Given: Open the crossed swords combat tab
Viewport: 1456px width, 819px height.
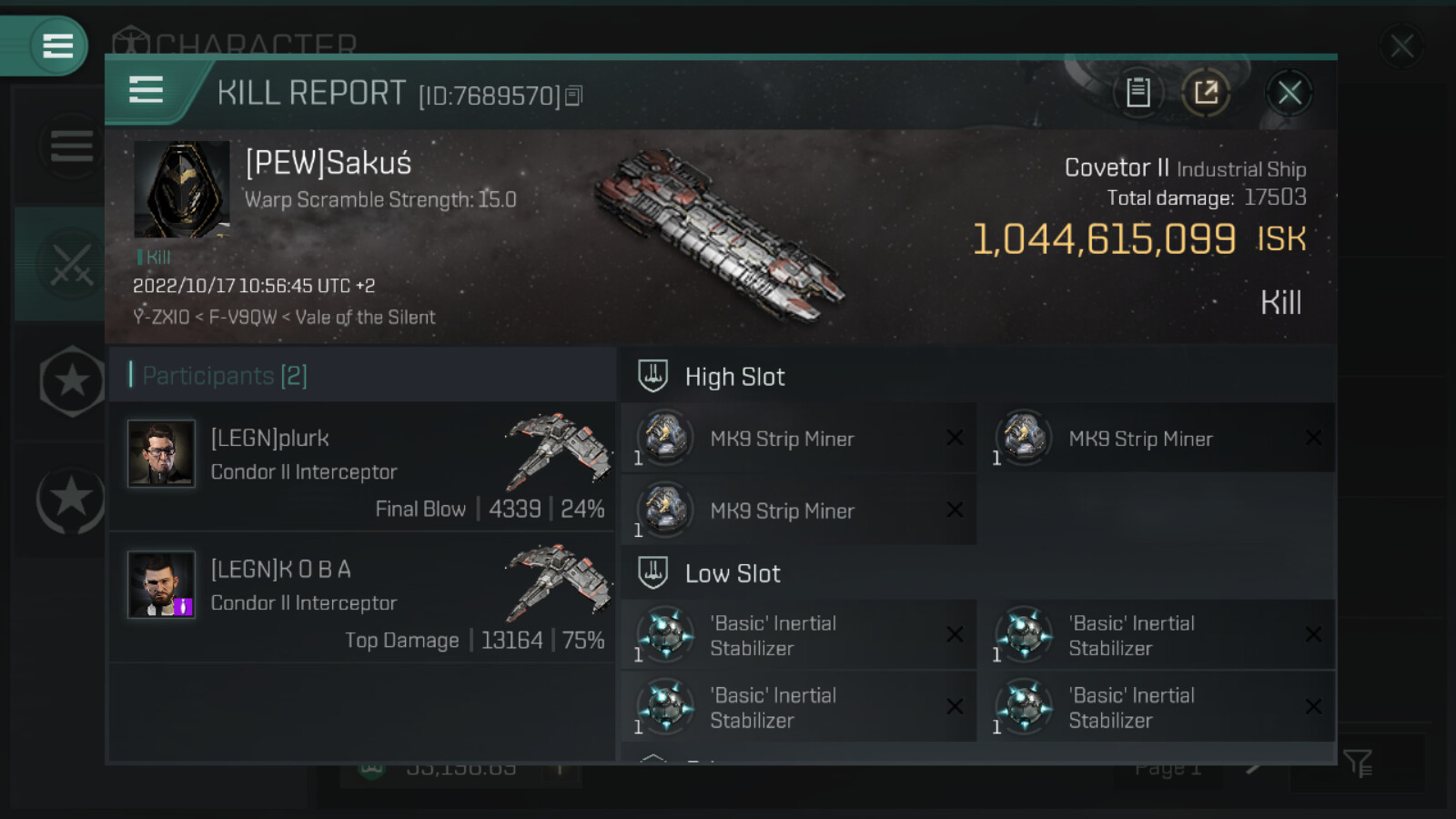Looking at the screenshot, I should coord(70,265).
